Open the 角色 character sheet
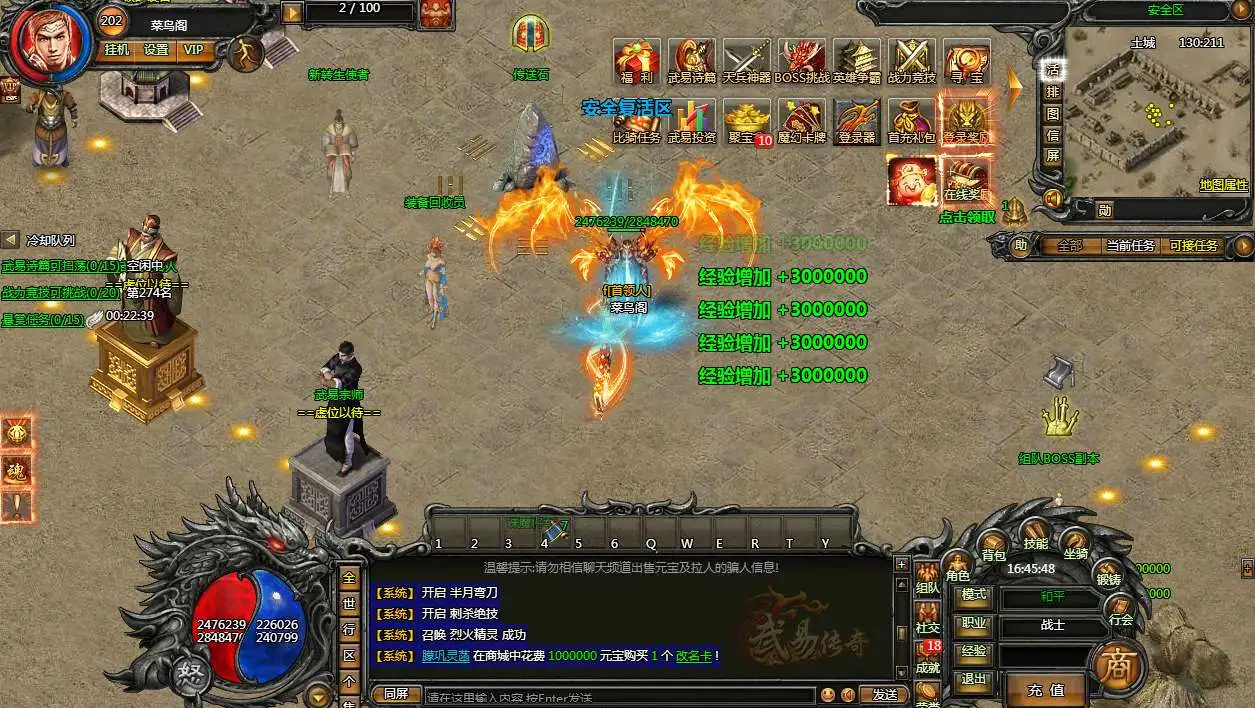The width and height of the screenshot is (1255, 708). 957,566
